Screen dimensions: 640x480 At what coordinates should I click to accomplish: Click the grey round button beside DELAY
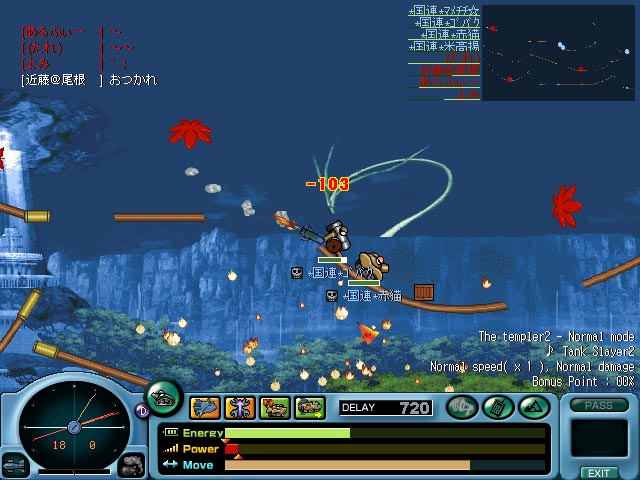point(462,407)
